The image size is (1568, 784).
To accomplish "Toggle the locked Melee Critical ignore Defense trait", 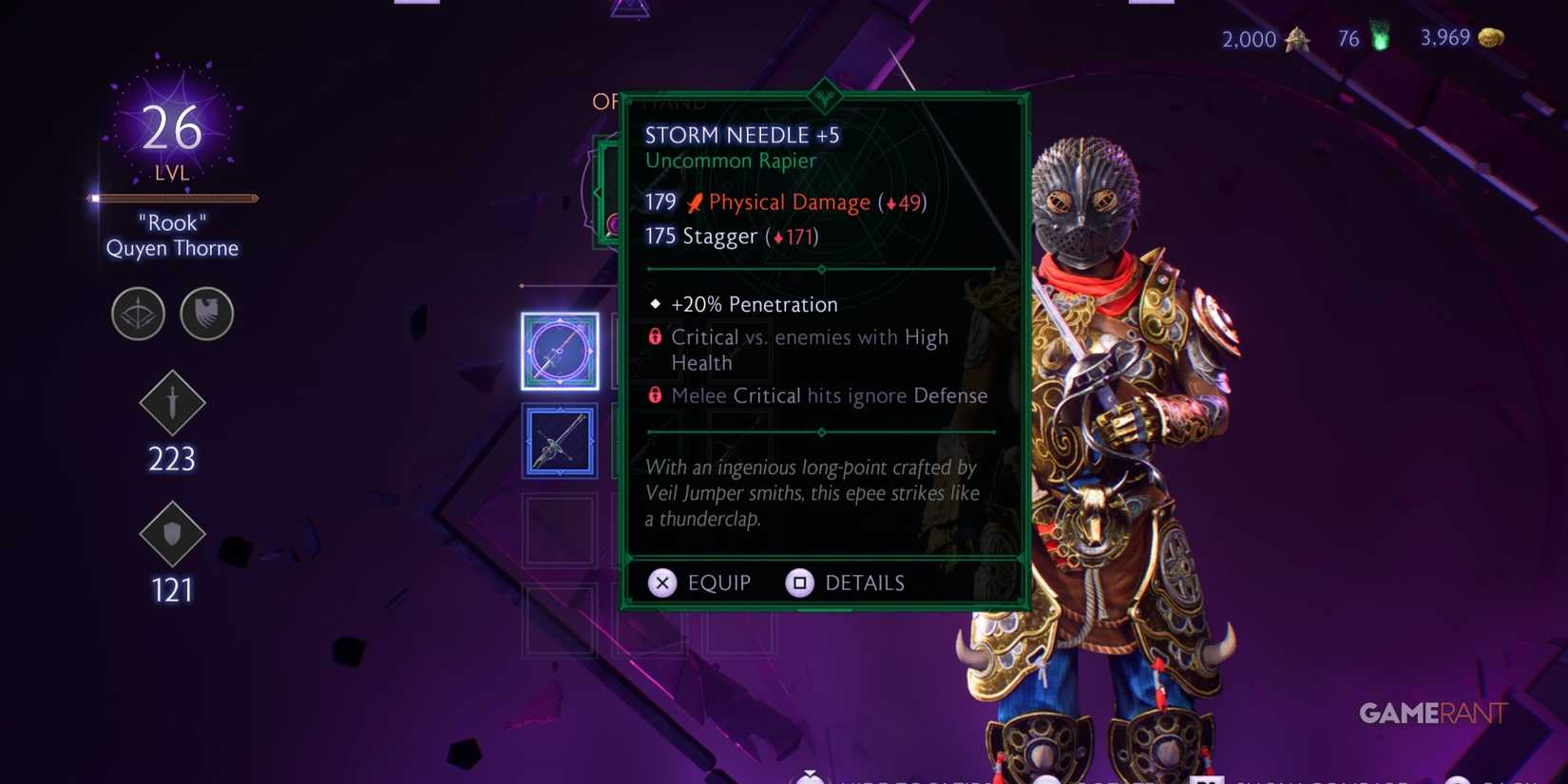I will (655, 395).
